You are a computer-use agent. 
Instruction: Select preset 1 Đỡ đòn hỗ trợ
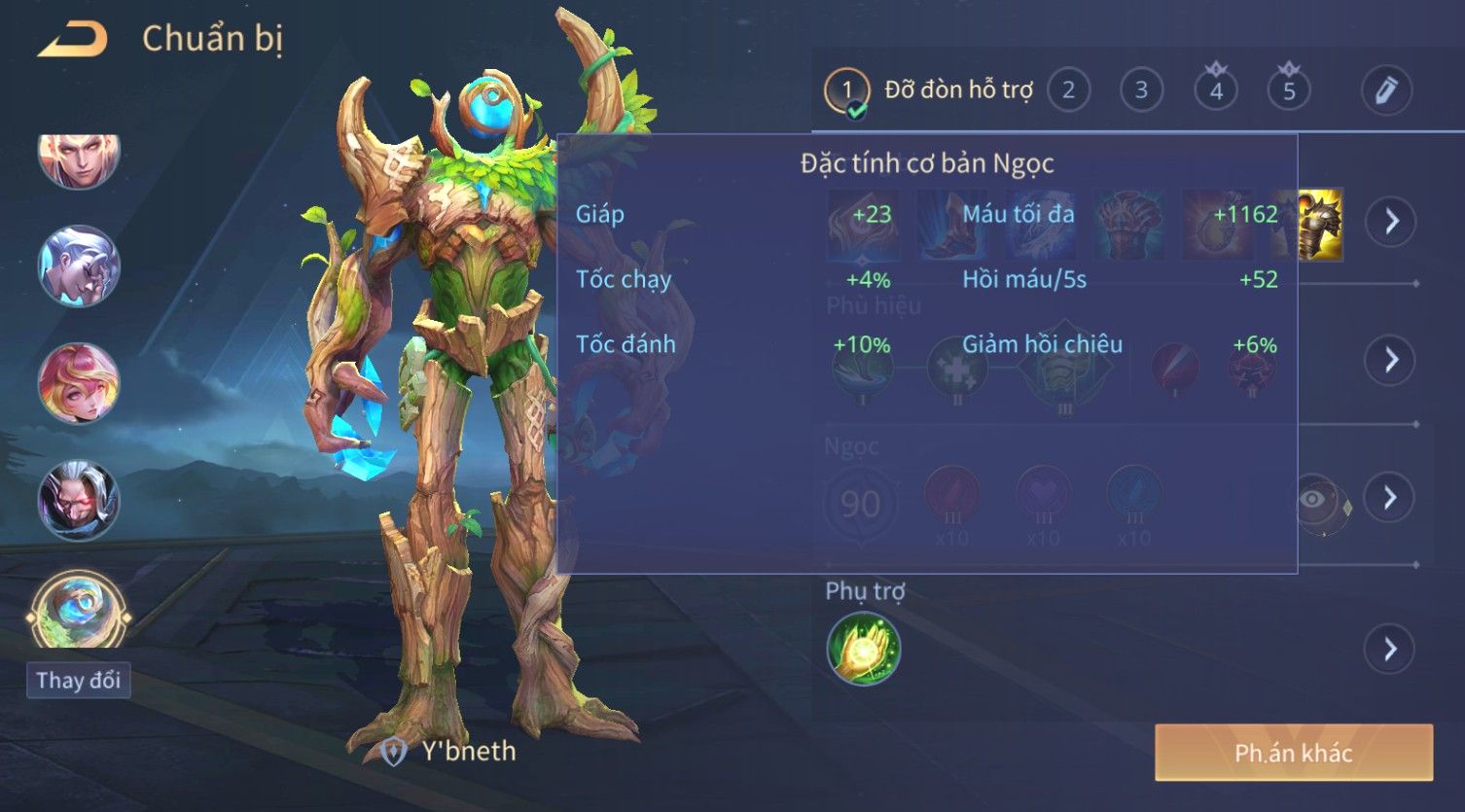point(846,91)
